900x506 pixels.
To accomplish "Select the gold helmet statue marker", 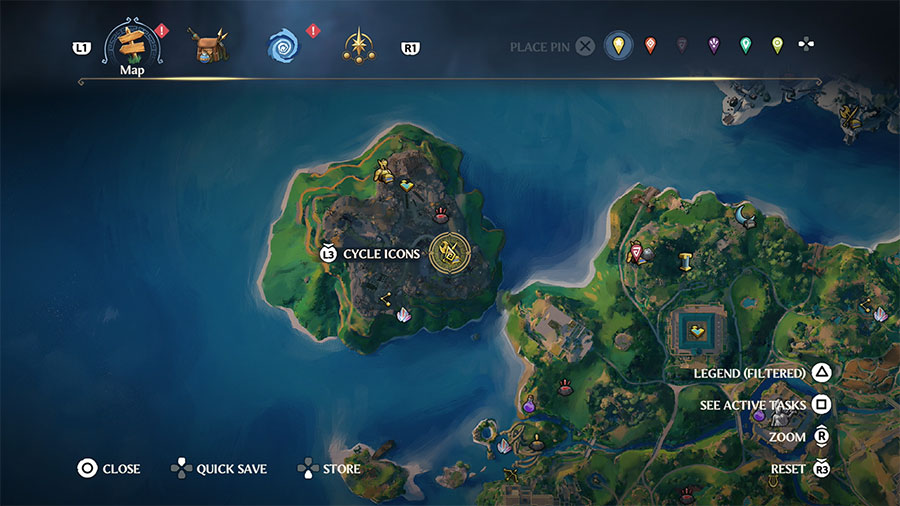I will click(382, 174).
